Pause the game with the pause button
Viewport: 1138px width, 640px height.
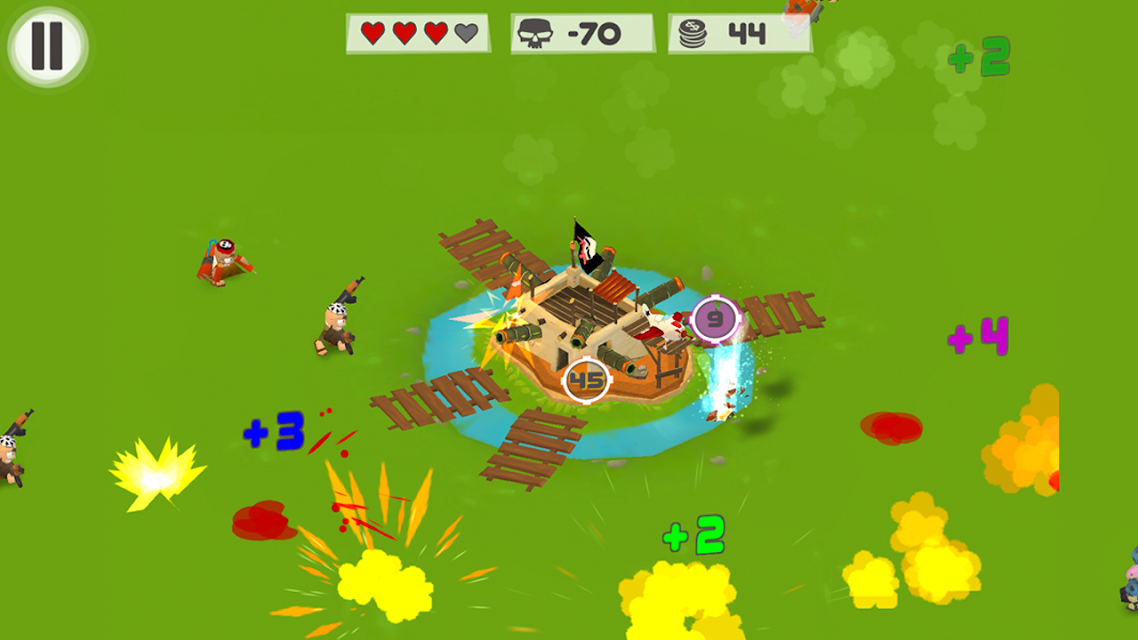click(x=48, y=45)
